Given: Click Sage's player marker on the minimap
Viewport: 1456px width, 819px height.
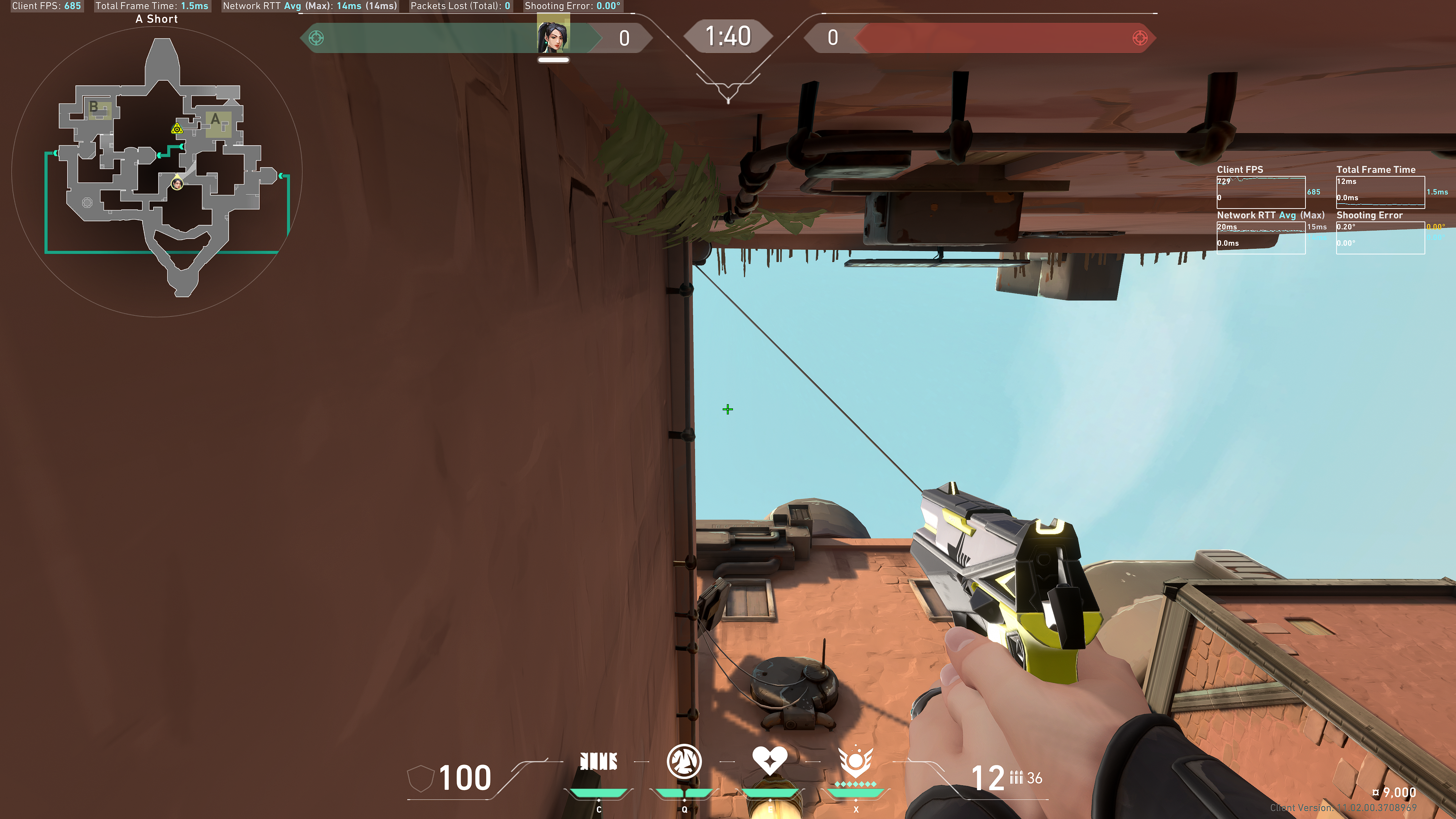Looking at the screenshot, I should click(177, 183).
